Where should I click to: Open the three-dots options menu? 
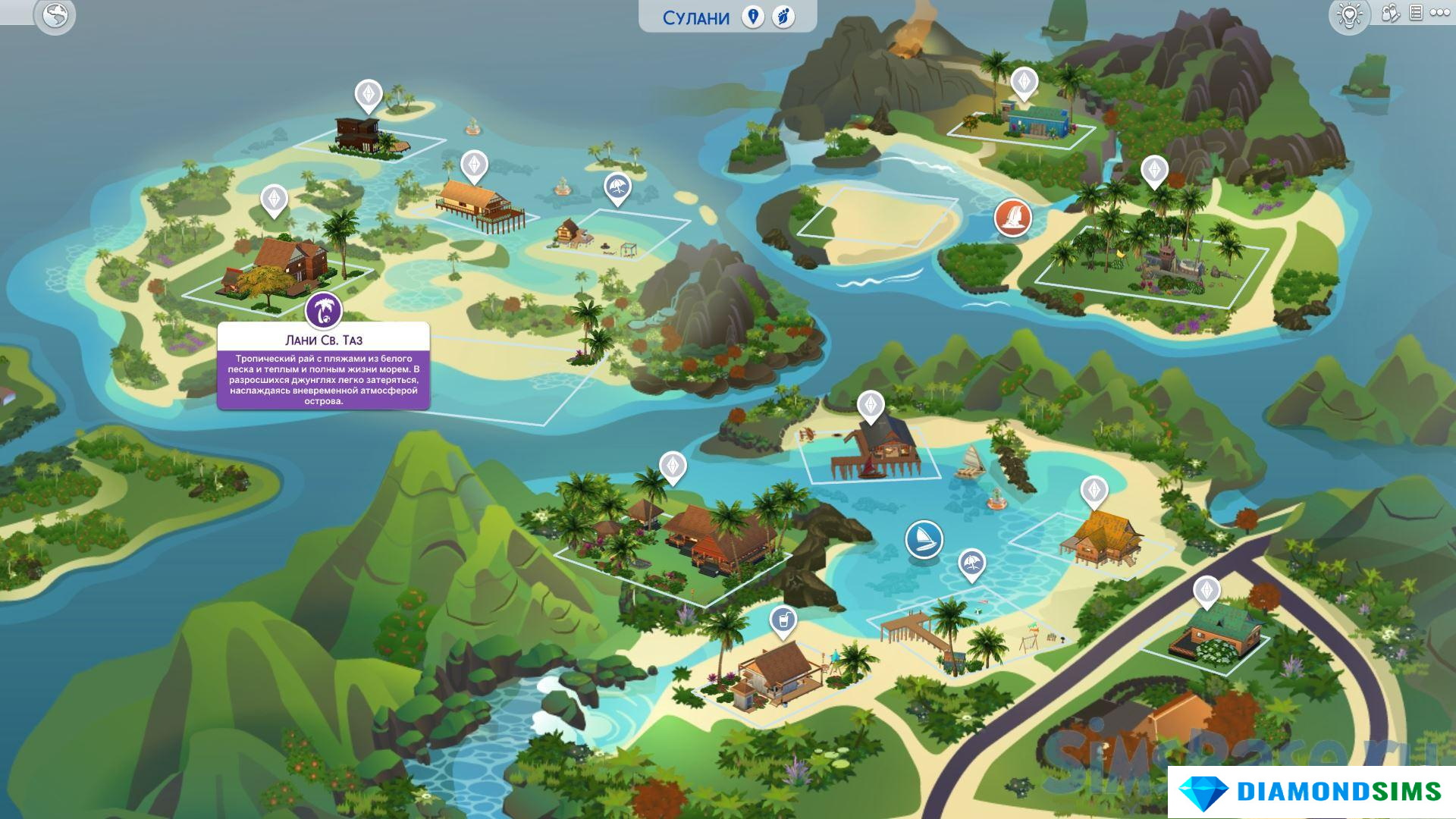point(1440,13)
